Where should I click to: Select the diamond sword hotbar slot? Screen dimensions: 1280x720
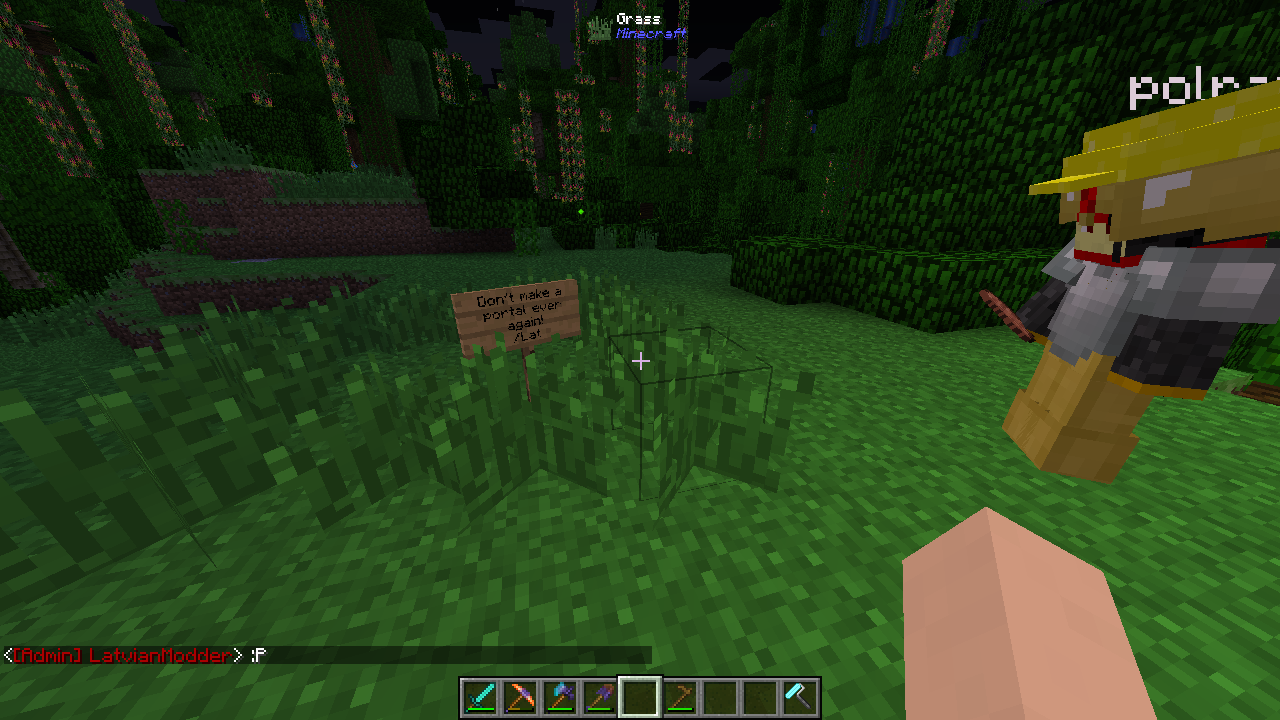(x=480, y=697)
